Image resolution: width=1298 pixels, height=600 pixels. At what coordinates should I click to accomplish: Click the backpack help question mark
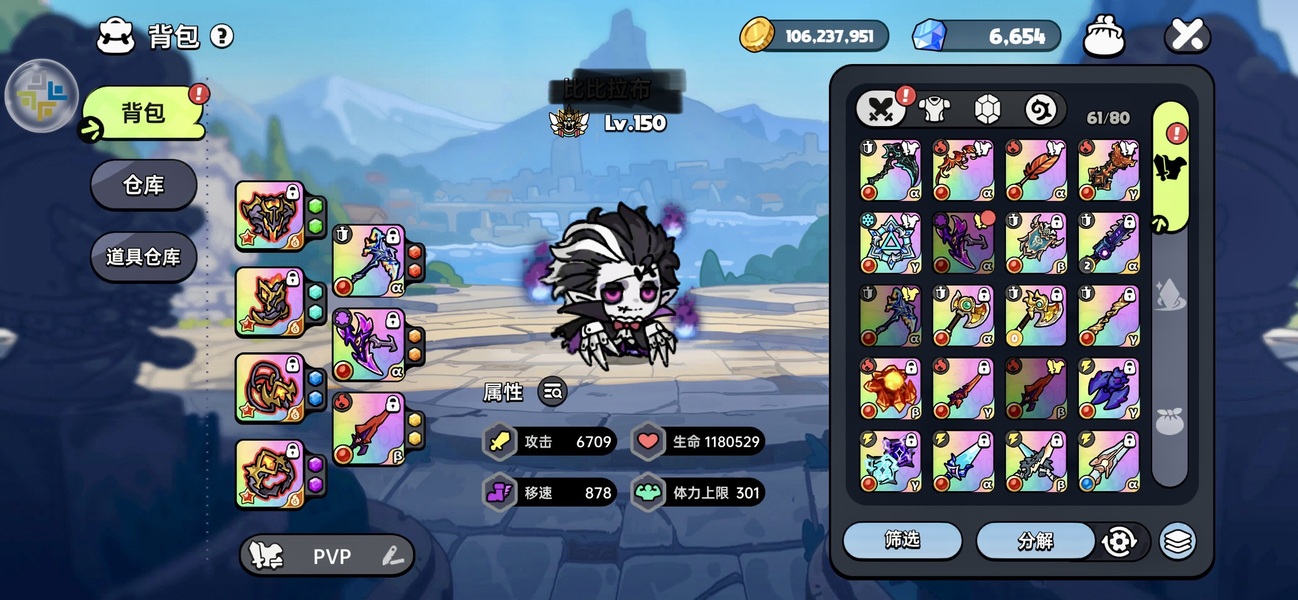222,37
